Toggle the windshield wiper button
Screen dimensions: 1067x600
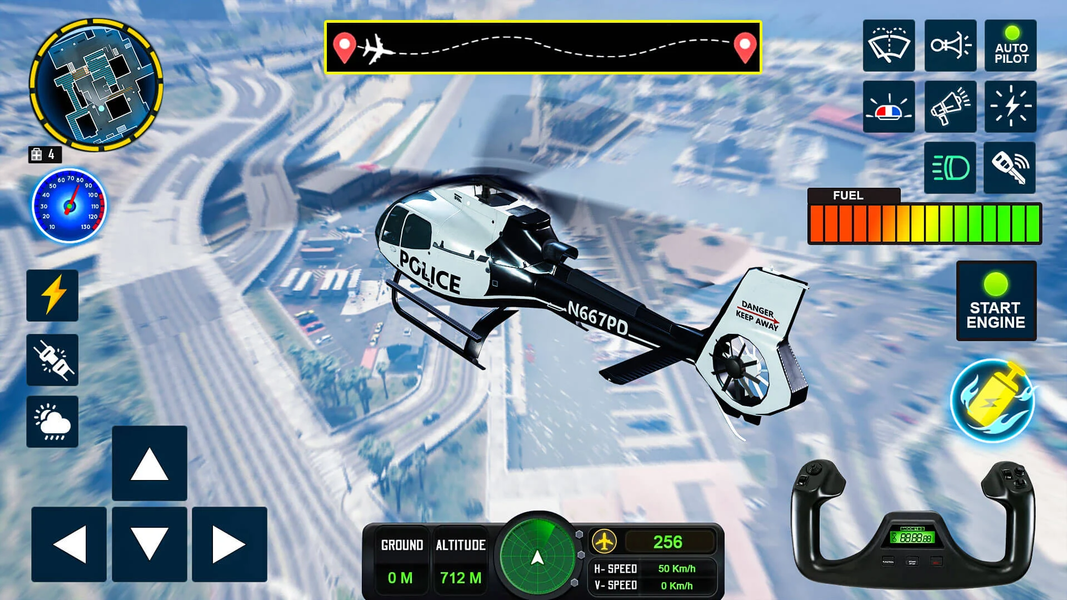pyautogui.click(x=889, y=46)
